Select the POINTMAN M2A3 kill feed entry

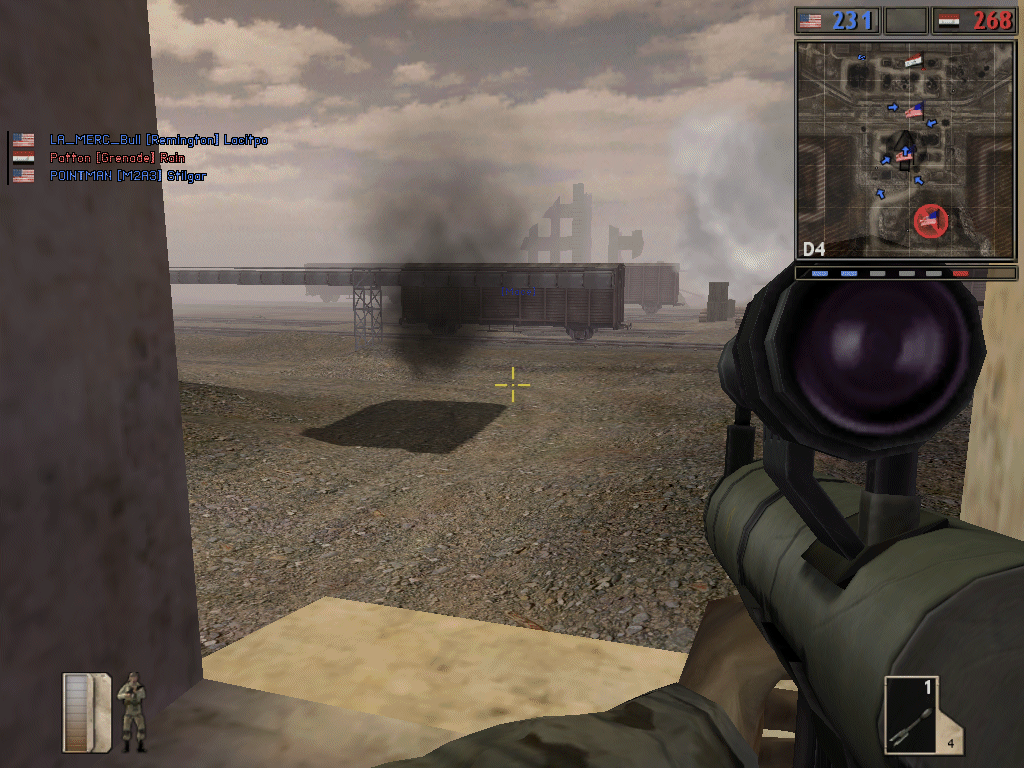pos(127,176)
